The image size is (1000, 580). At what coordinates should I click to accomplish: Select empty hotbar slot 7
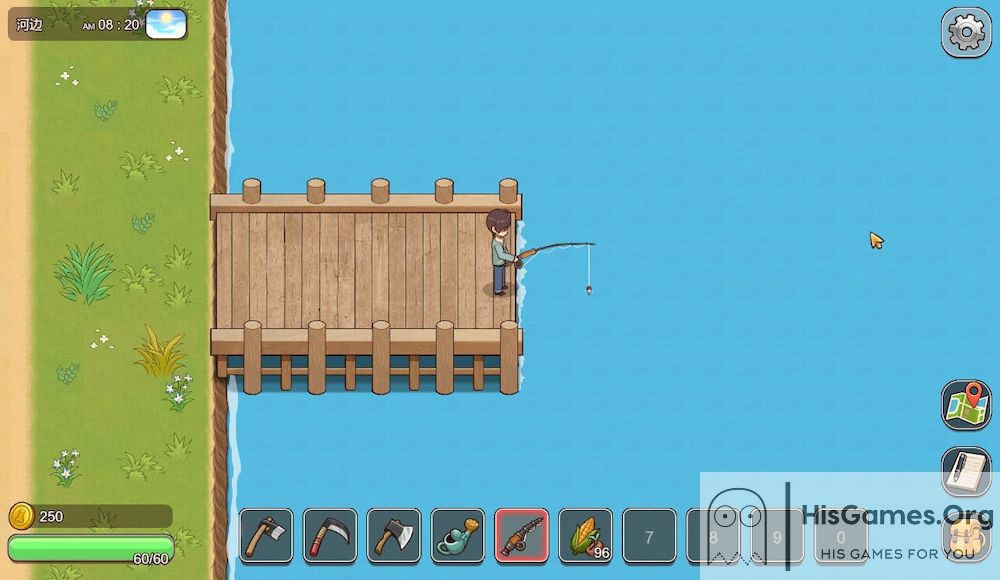coord(649,537)
